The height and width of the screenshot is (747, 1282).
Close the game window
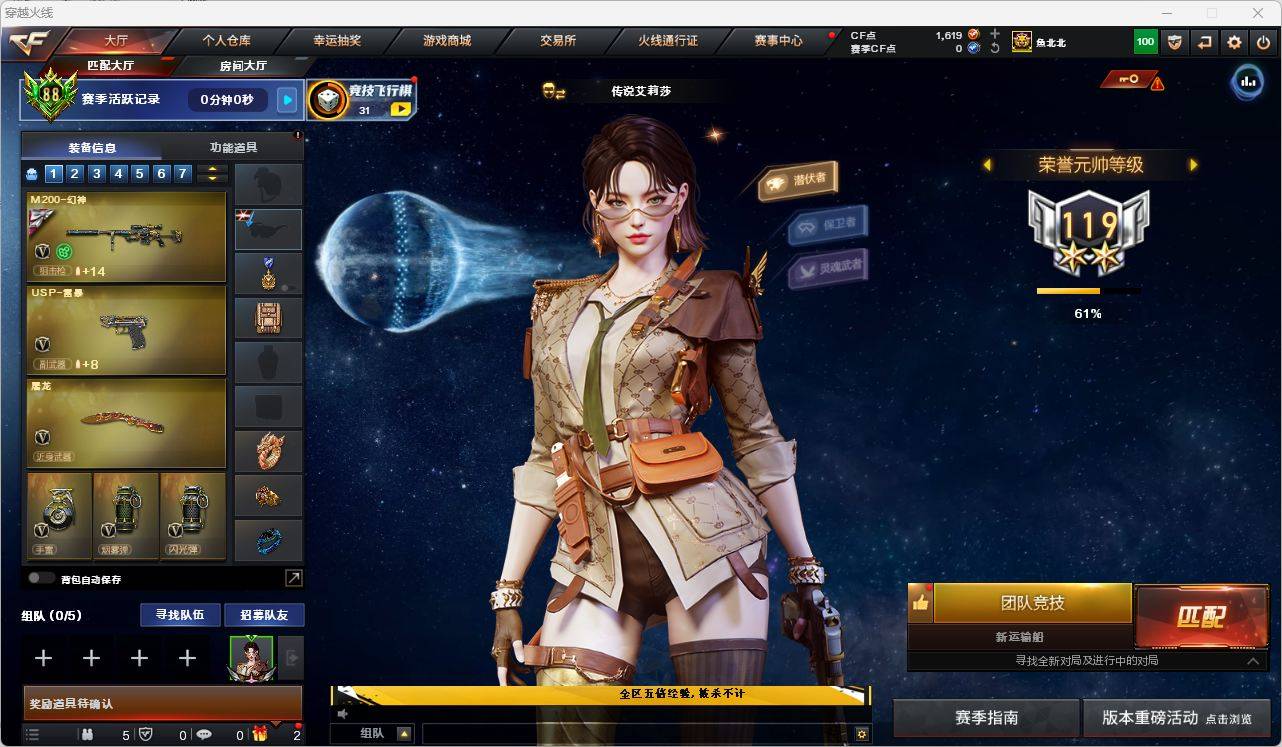(x=1258, y=13)
